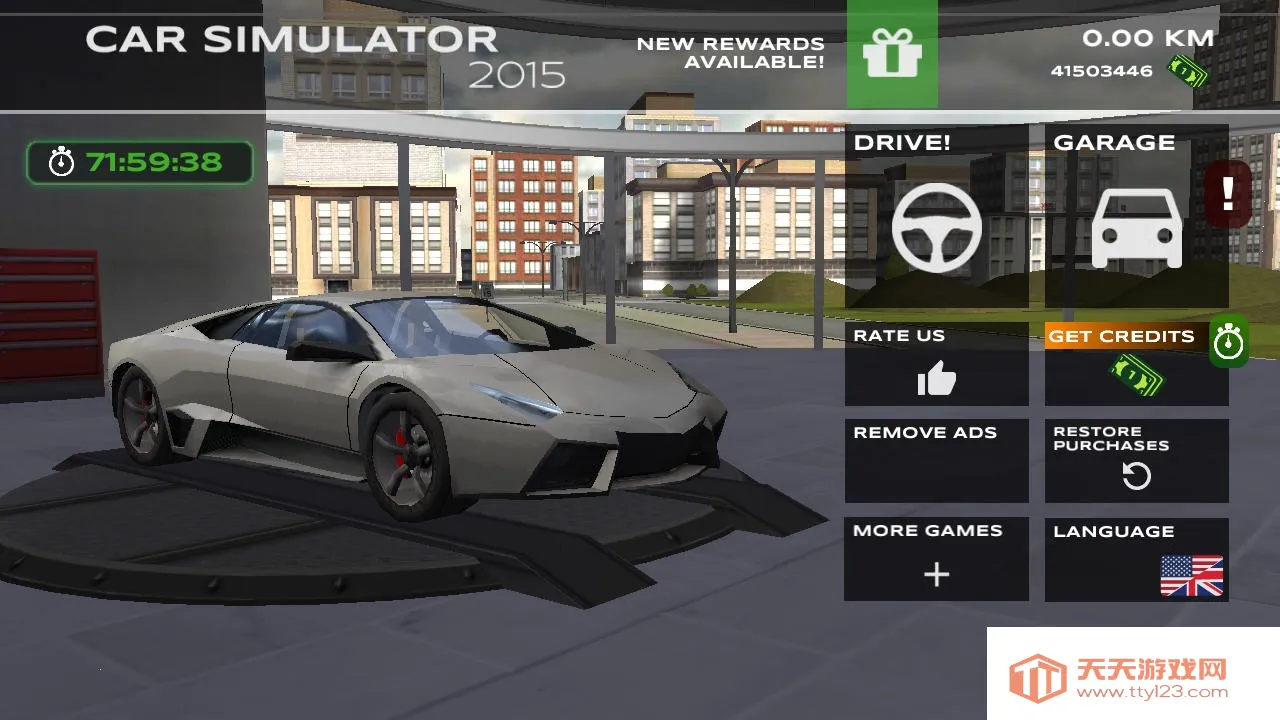Screen dimensions: 1280x720
Task: Click the restore arrow under Restore Purchases
Action: [1136, 478]
